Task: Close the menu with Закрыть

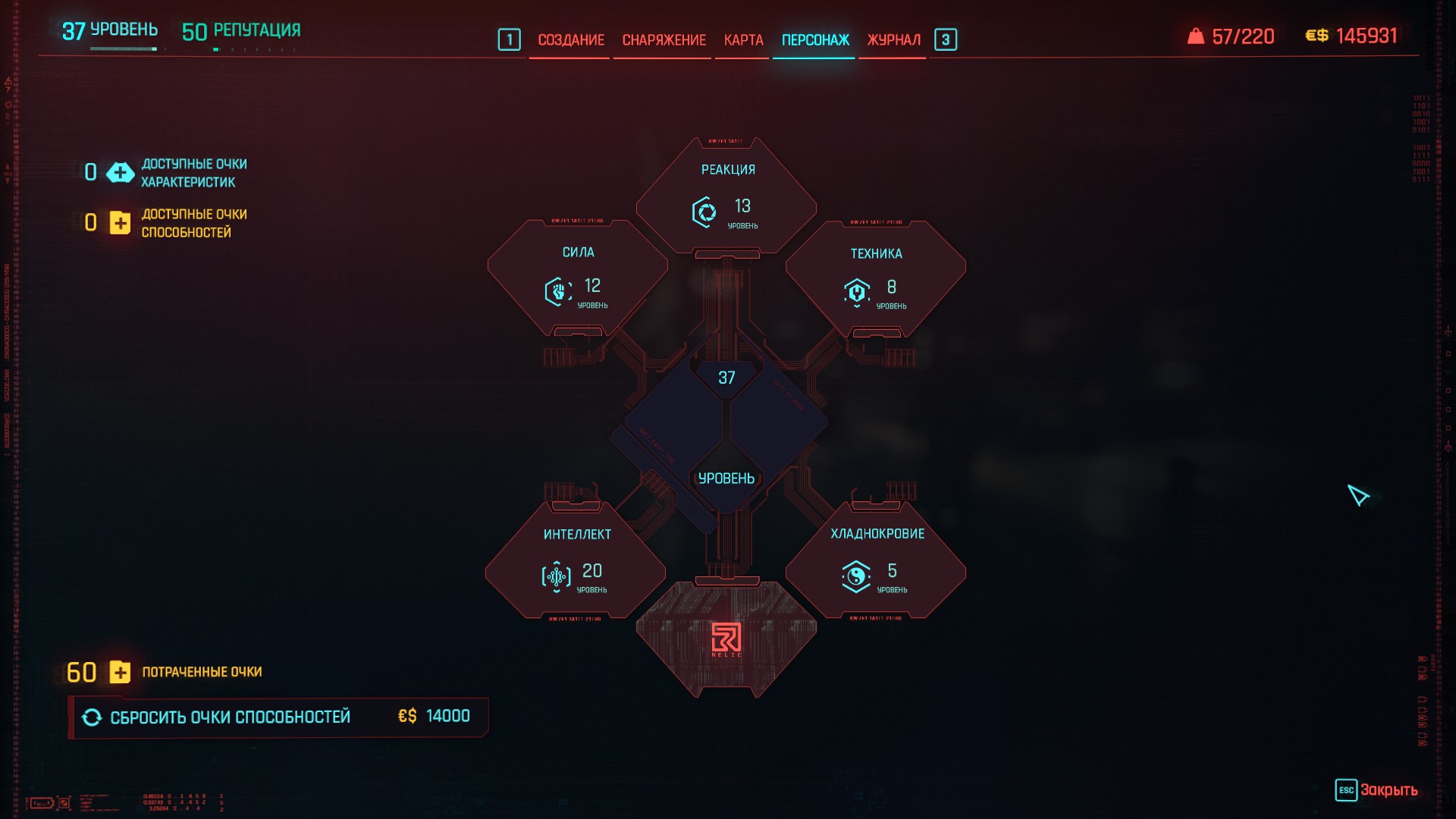Action: (1376, 790)
